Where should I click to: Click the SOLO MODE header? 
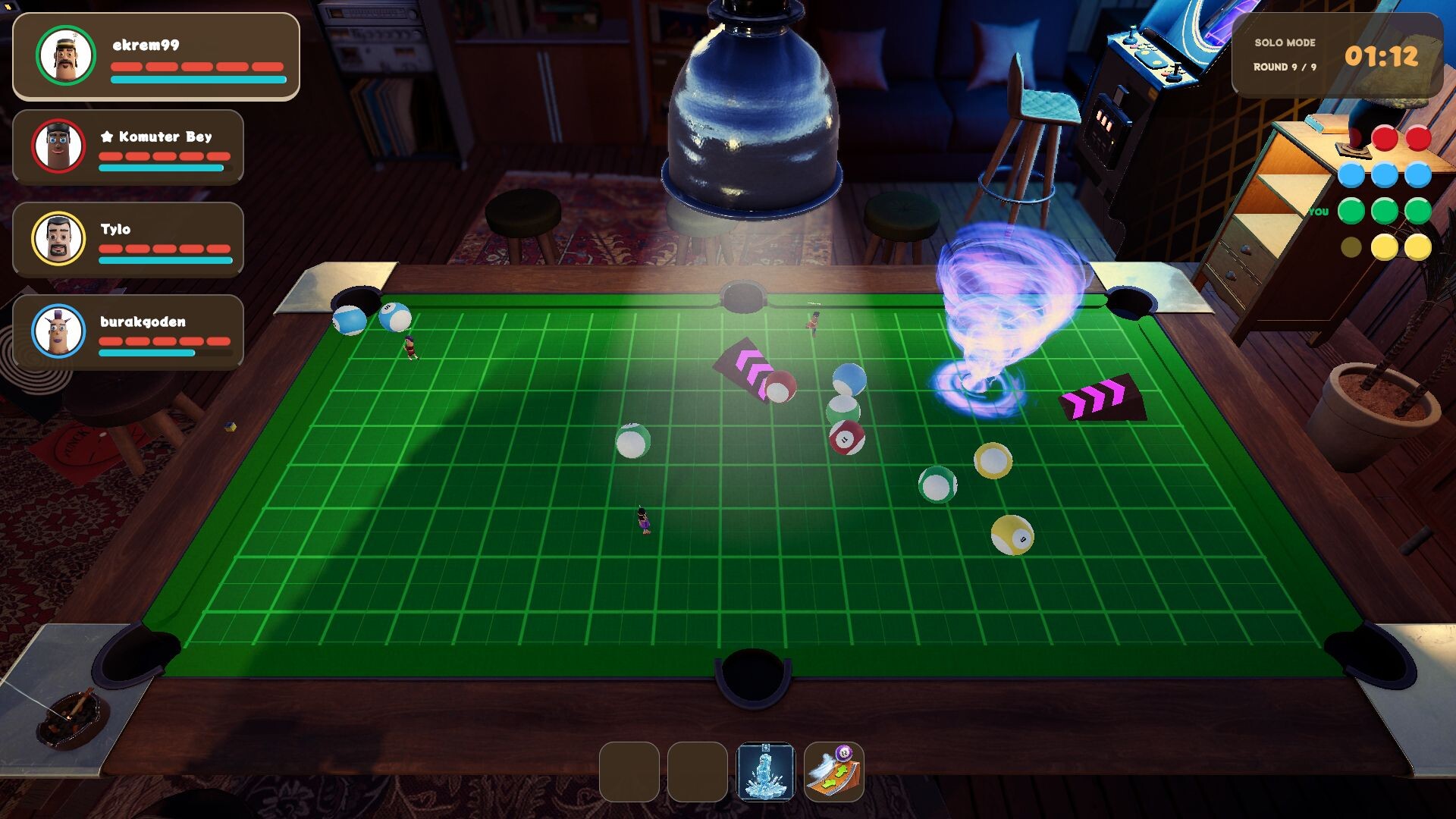tap(1286, 43)
